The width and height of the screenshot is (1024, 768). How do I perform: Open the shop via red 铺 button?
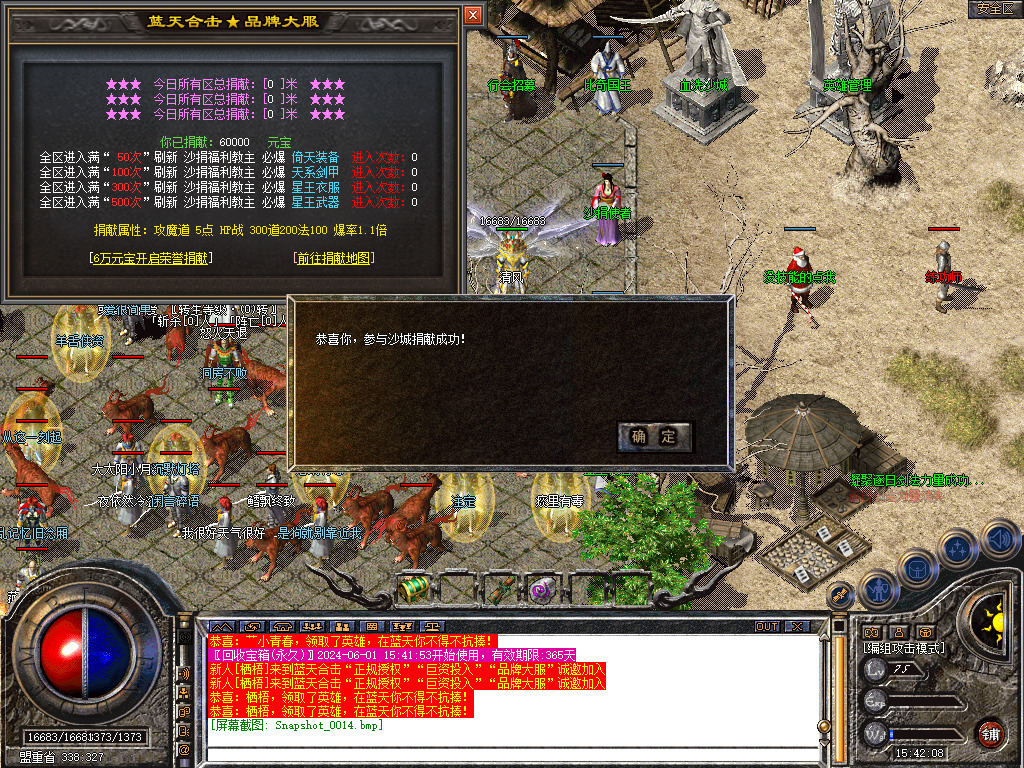point(991,734)
